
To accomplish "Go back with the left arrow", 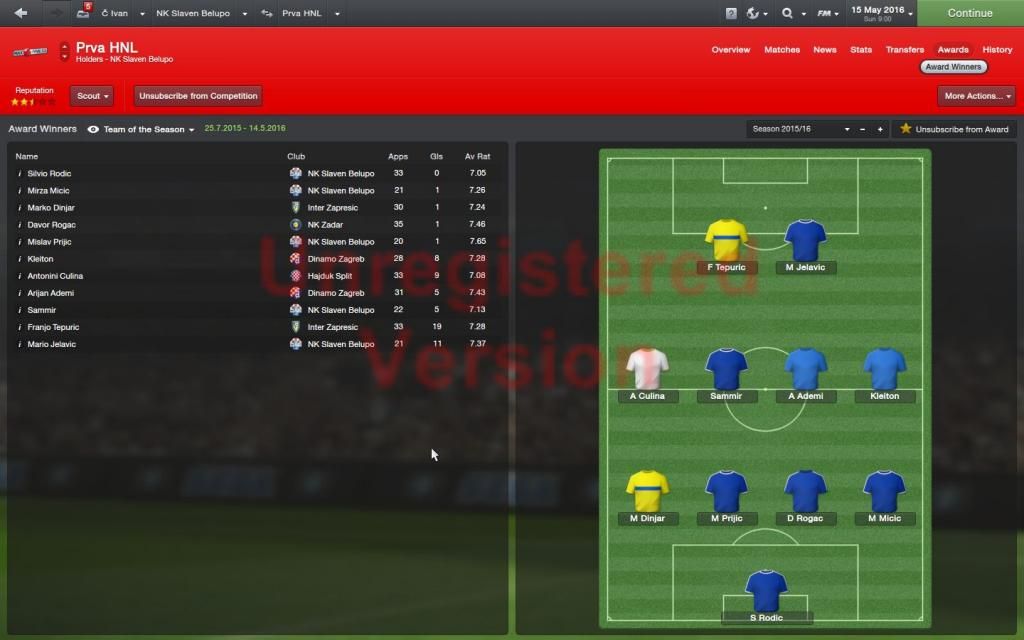I will pos(21,13).
